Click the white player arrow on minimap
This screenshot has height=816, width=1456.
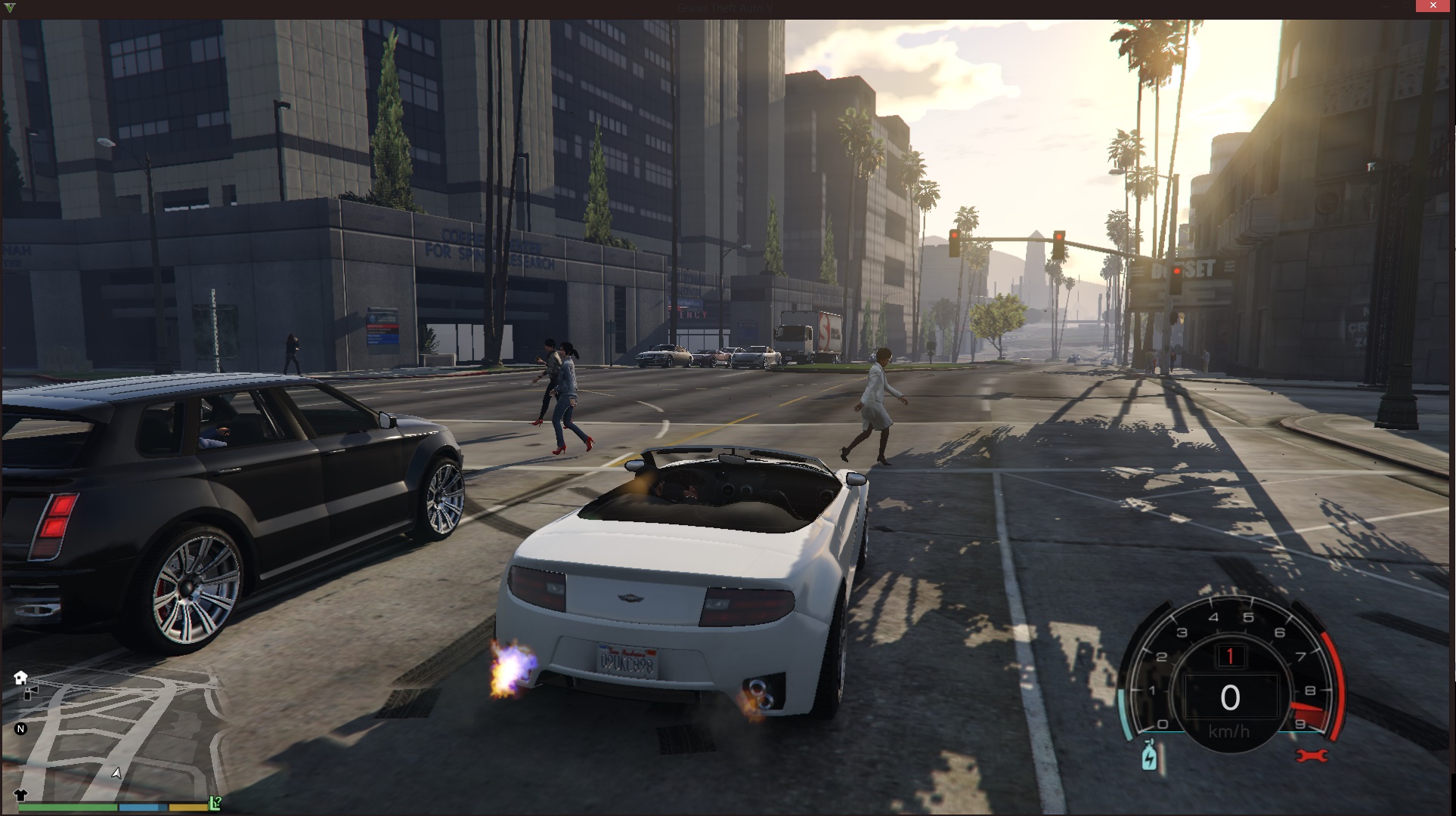116,773
